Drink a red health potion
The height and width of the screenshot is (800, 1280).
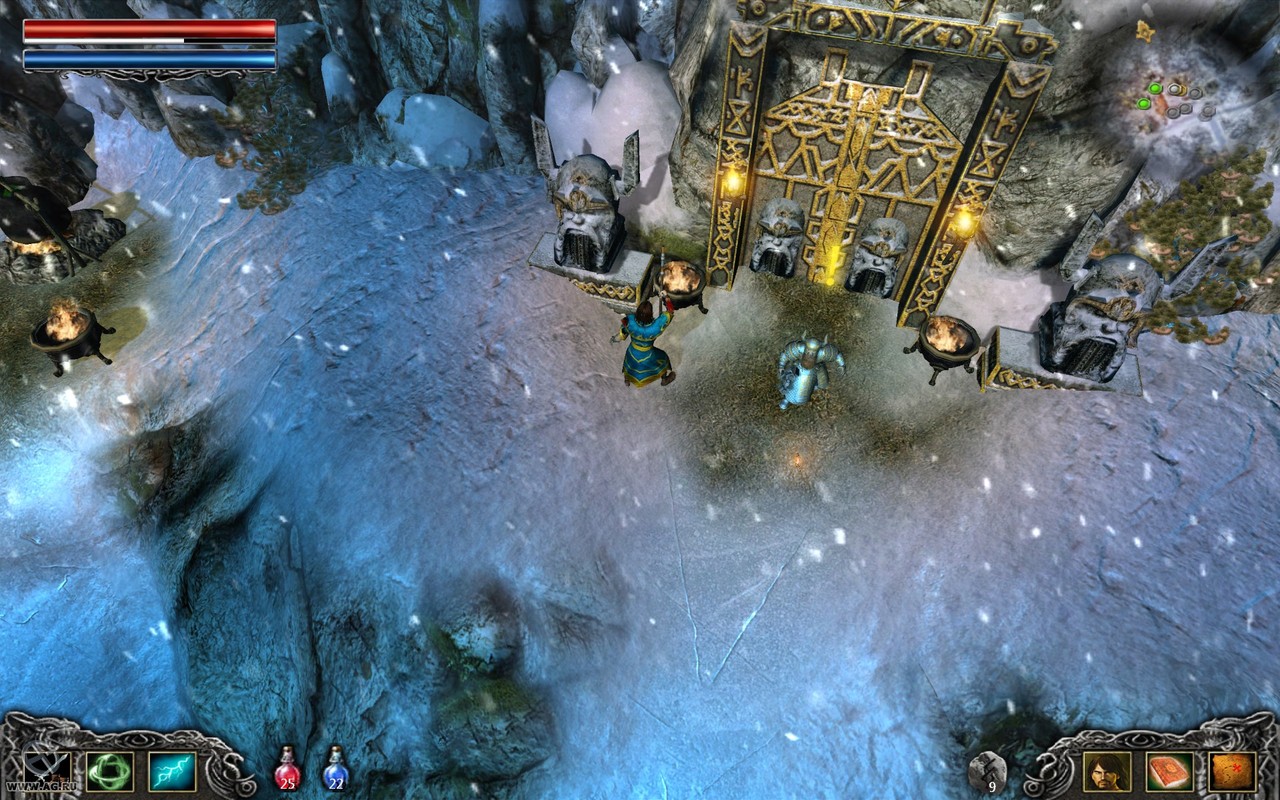287,769
